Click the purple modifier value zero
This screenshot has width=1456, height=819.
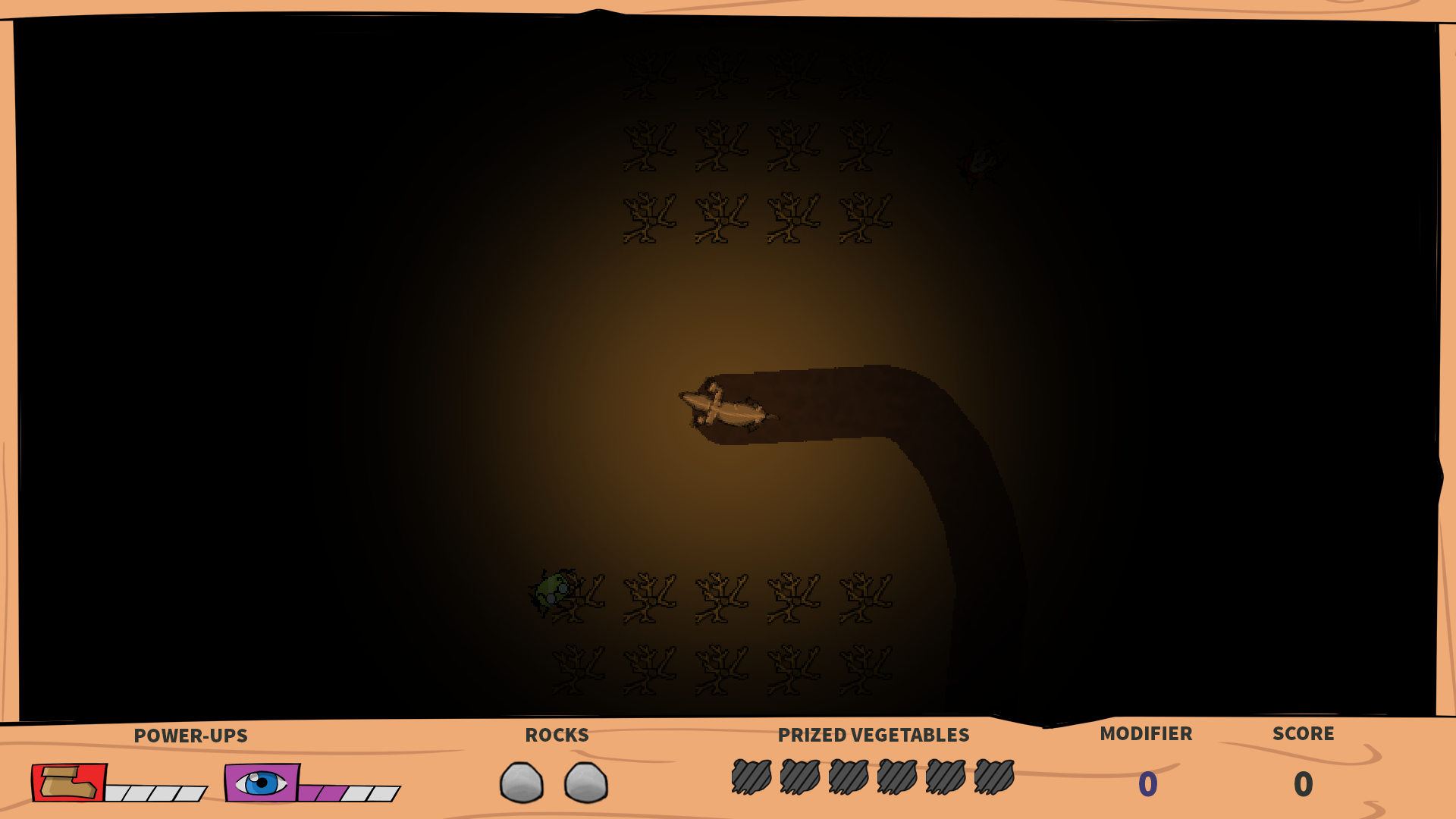click(x=1147, y=785)
